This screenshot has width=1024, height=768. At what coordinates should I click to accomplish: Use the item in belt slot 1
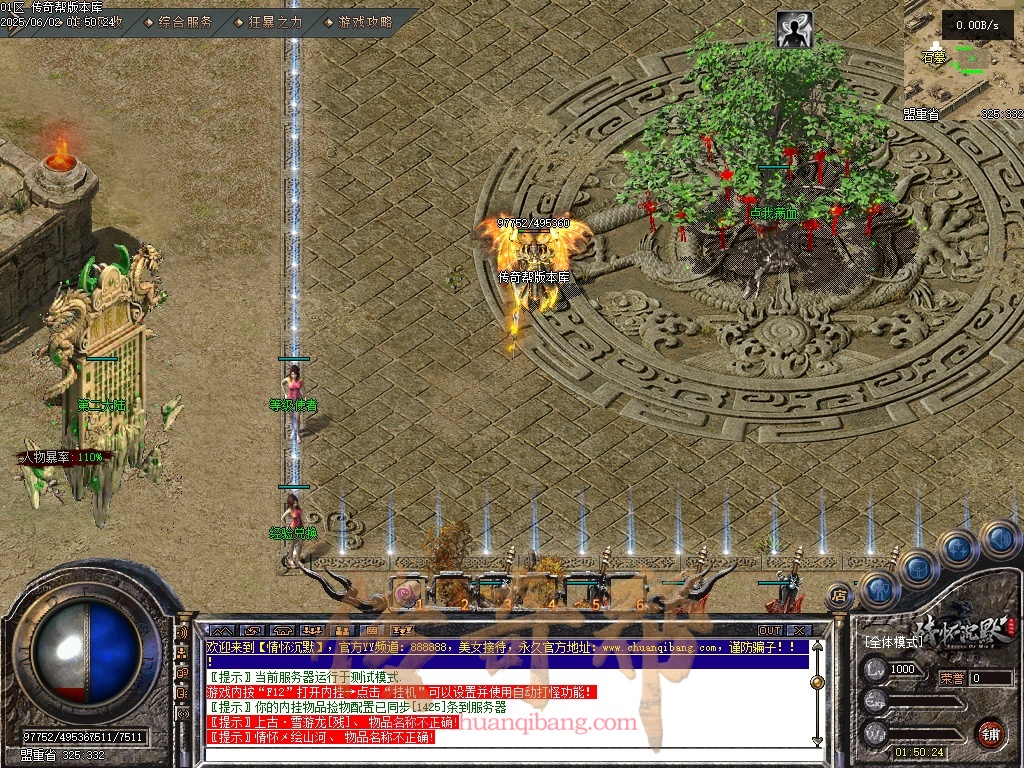click(x=410, y=592)
